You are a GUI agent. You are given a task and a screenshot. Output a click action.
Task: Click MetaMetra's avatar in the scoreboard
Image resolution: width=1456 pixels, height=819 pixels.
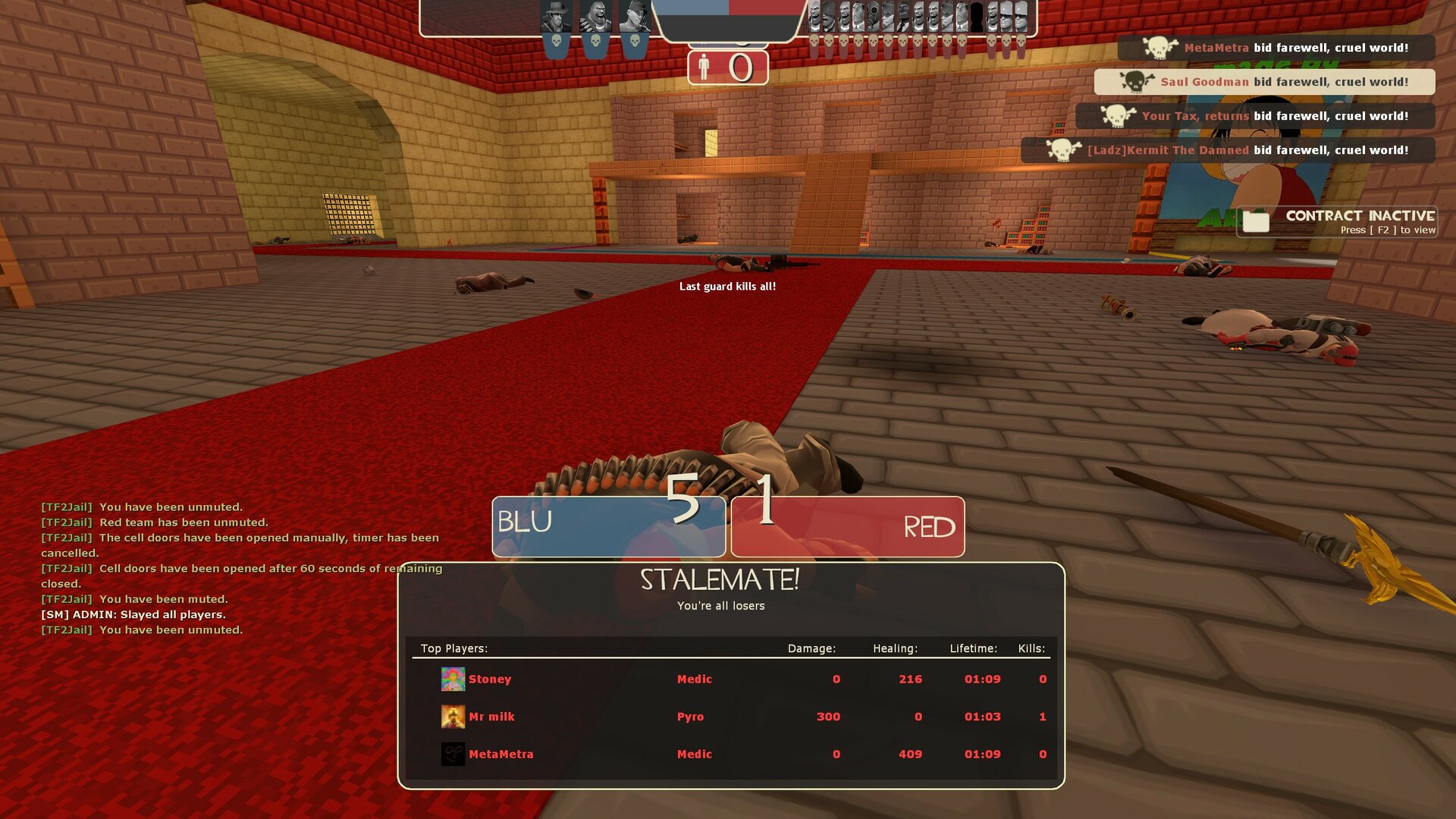453,754
